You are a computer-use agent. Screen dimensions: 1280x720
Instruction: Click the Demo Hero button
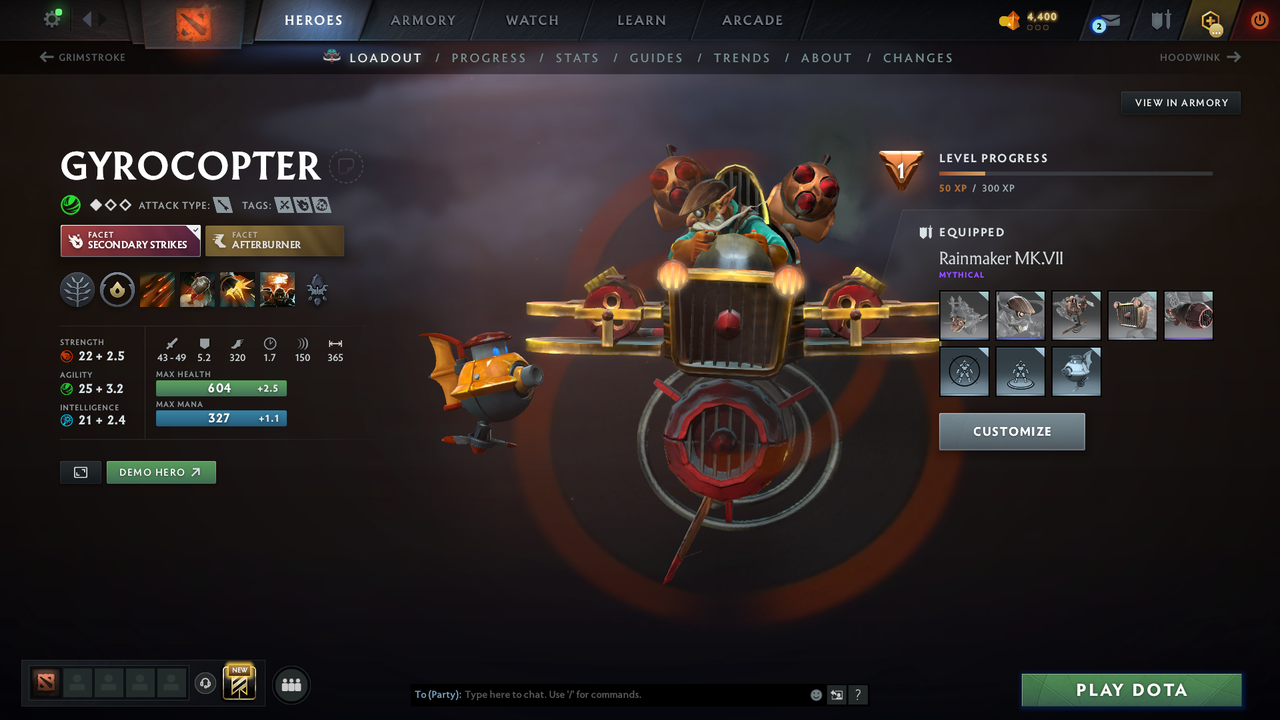coord(161,471)
